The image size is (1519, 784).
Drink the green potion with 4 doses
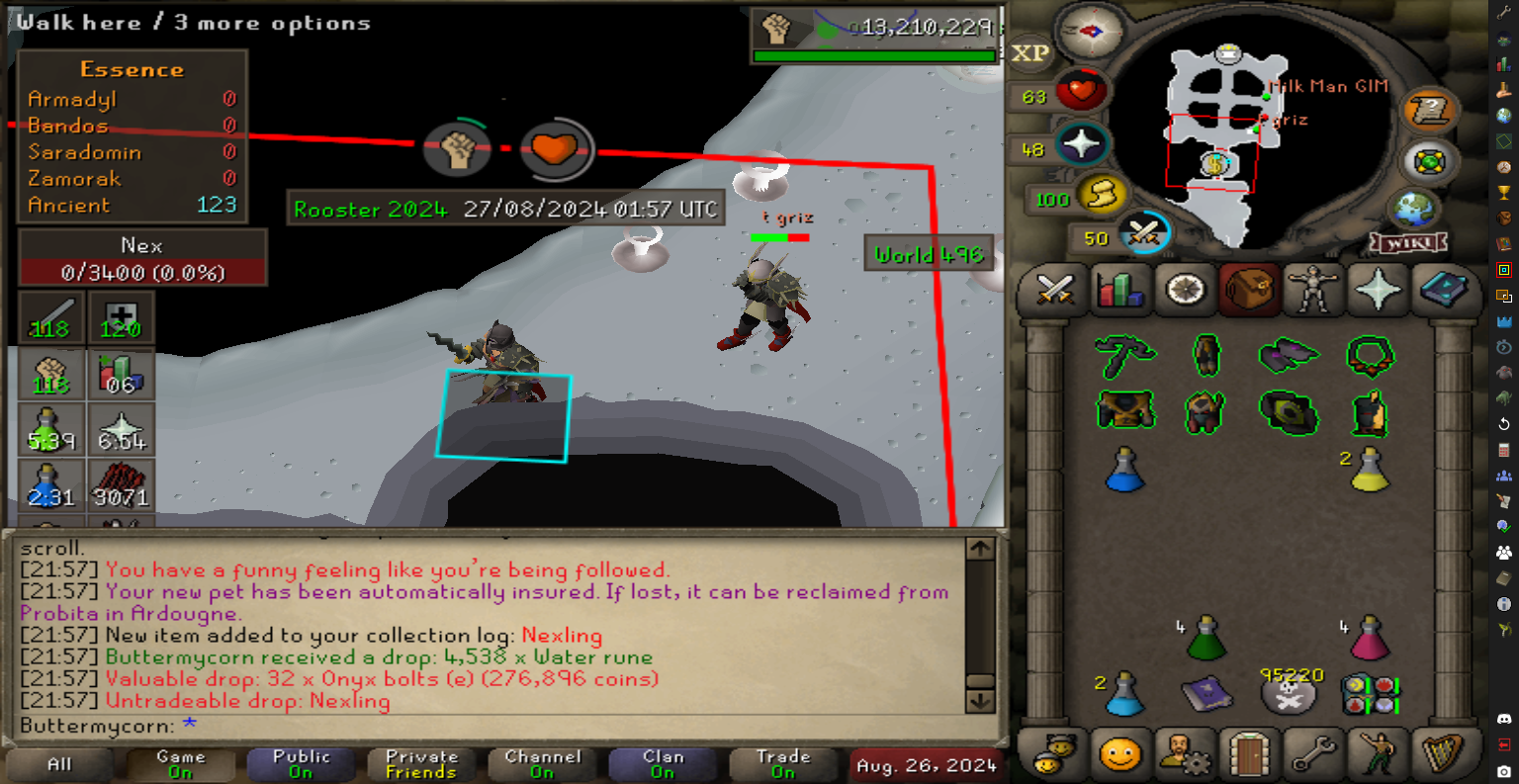(x=1206, y=640)
